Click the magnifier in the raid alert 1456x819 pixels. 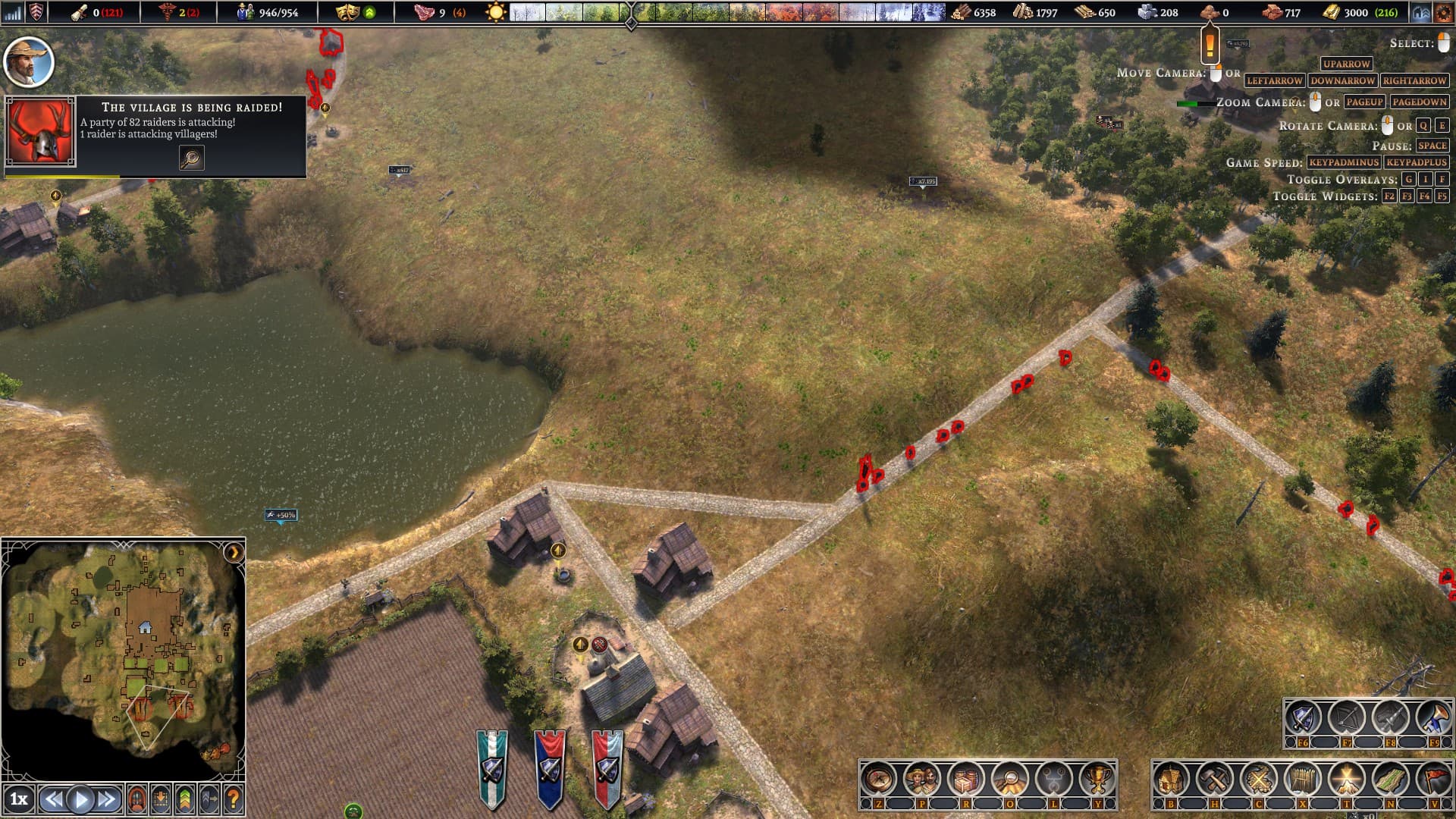click(x=191, y=158)
